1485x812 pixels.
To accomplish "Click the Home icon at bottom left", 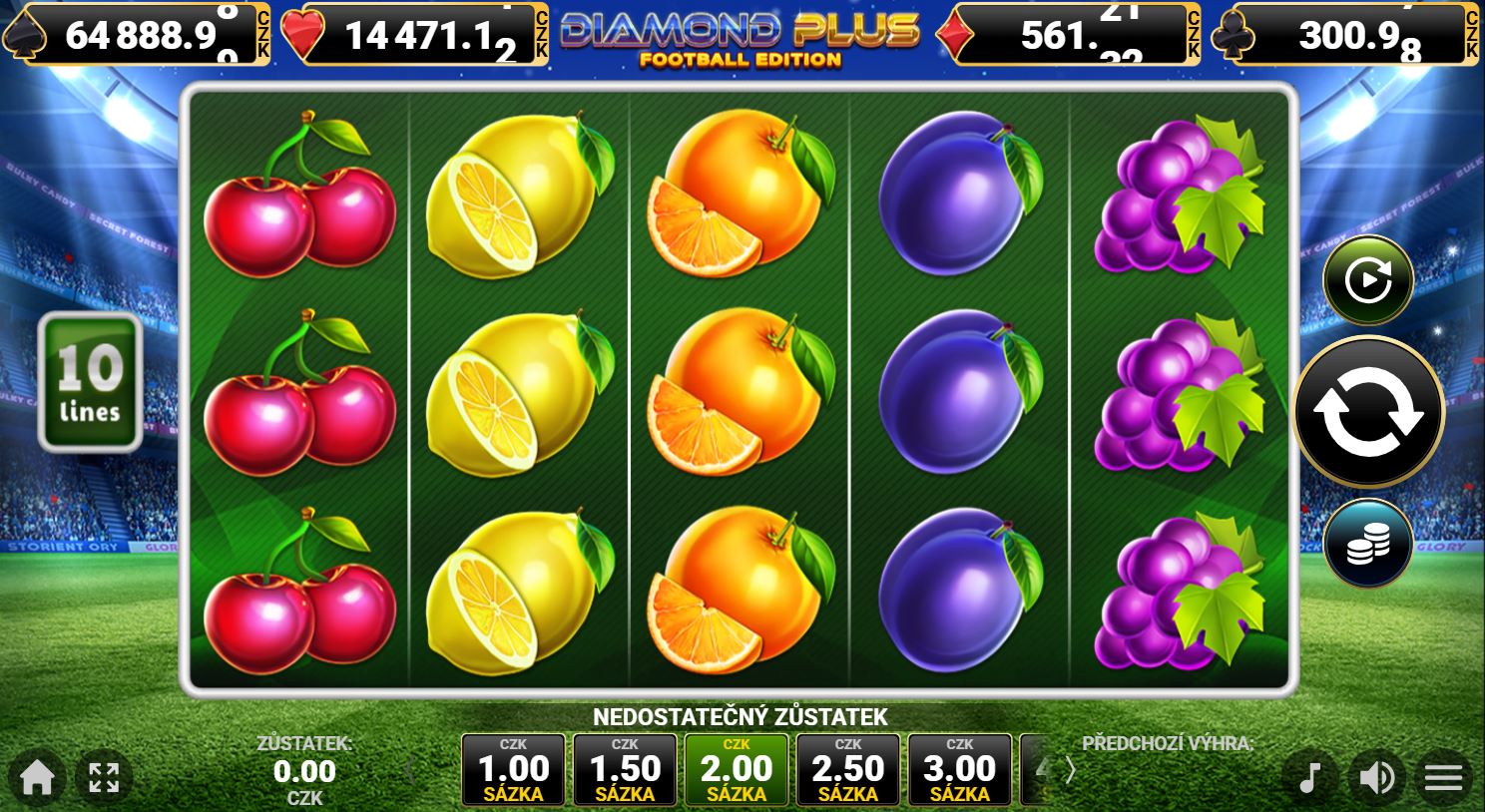I will [x=36, y=777].
